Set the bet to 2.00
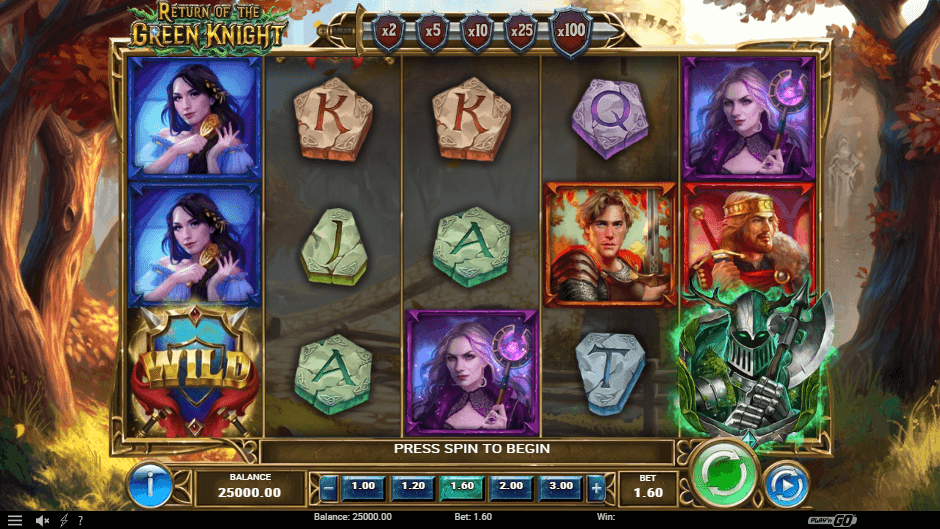Image resolution: width=940 pixels, height=529 pixels. pos(510,486)
